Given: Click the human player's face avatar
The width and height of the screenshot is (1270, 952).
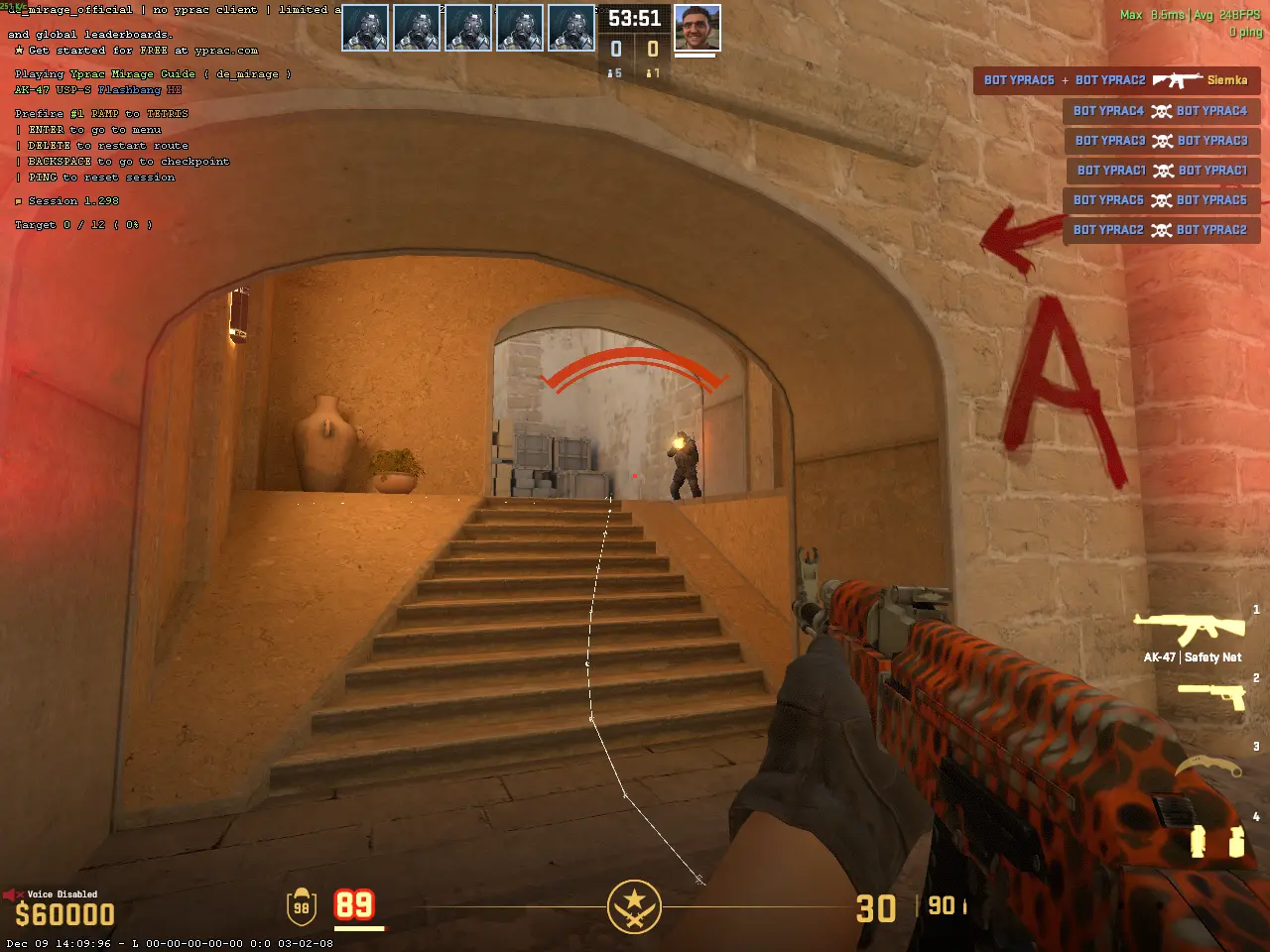Looking at the screenshot, I should pyautogui.click(x=697, y=28).
